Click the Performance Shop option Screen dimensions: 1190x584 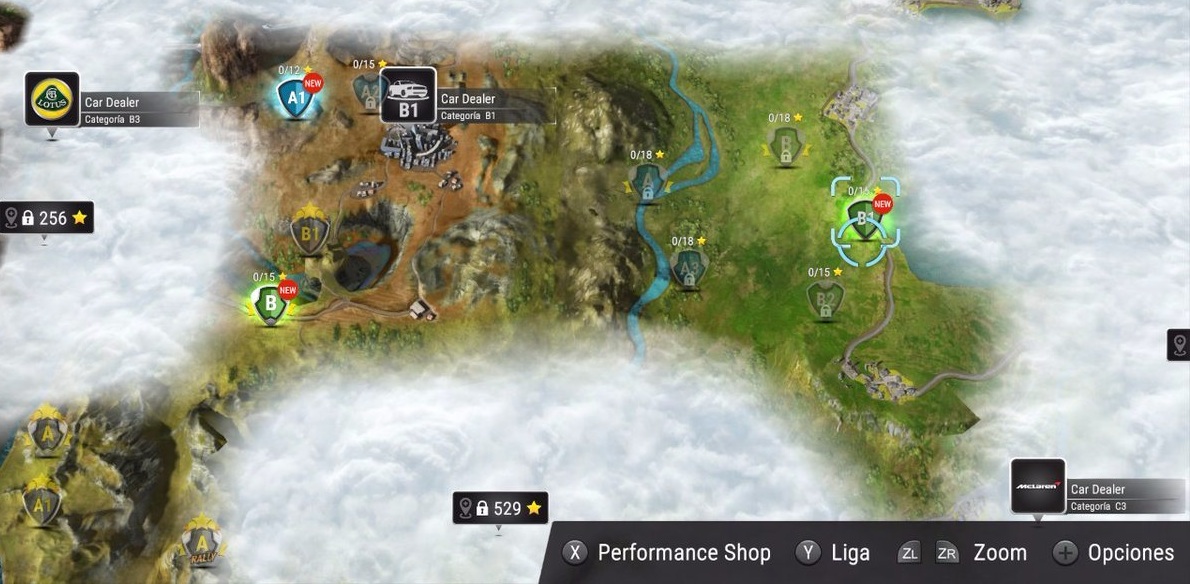(667, 553)
